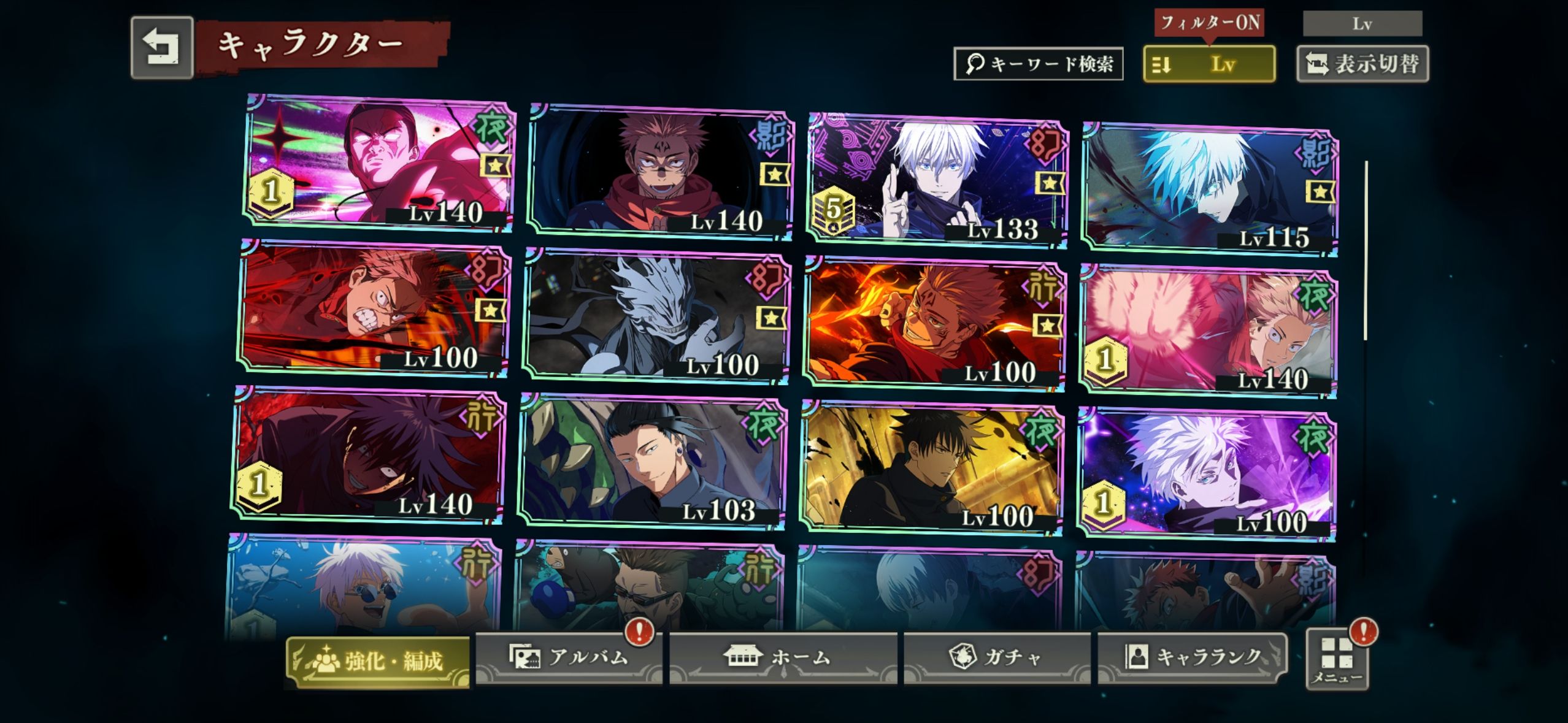Open the メニュー grid menu
The height and width of the screenshot is (723, 1568).
point(1337,659)
